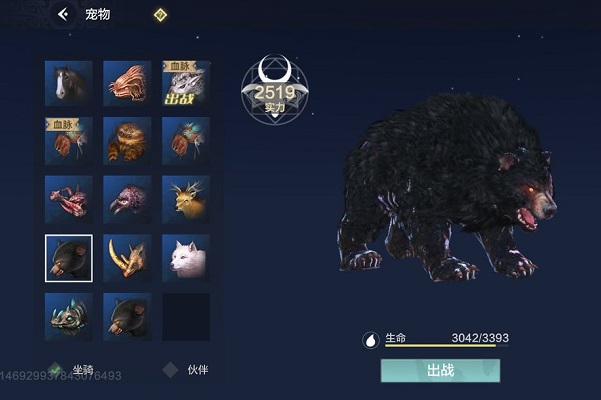Choose the orange armadillo pet portrait
Screen dimensions: 601x400
127,84
